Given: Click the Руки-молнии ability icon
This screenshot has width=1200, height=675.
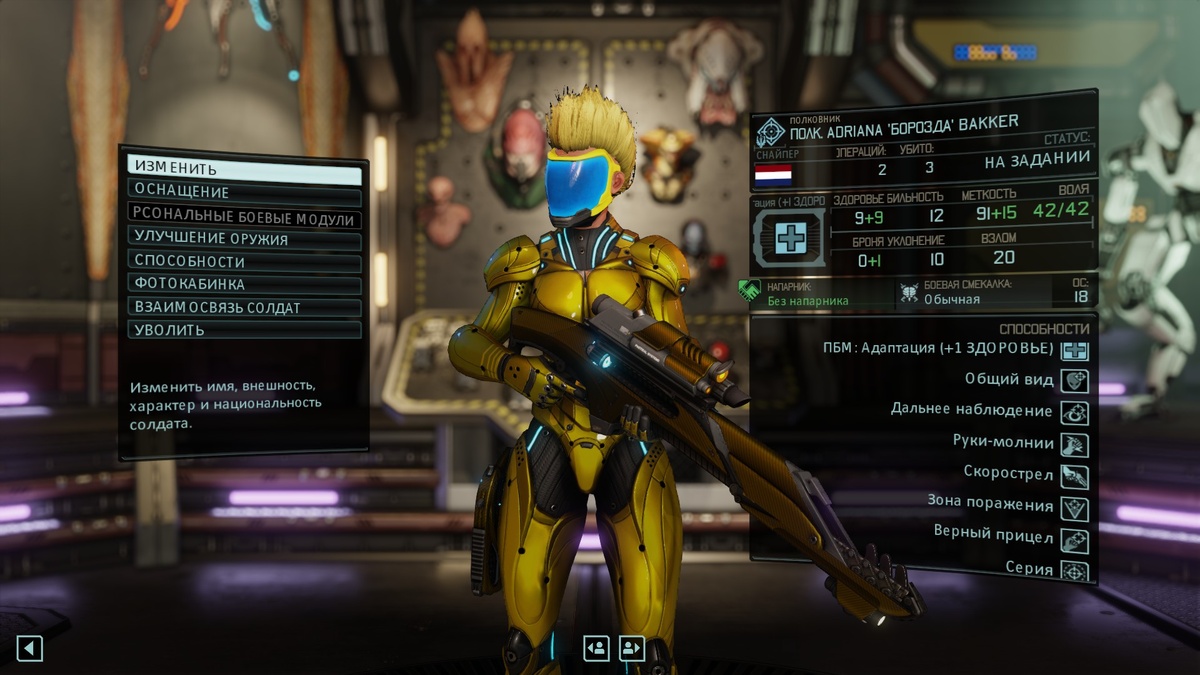Looking at the screenshot, I should 1075,444.
